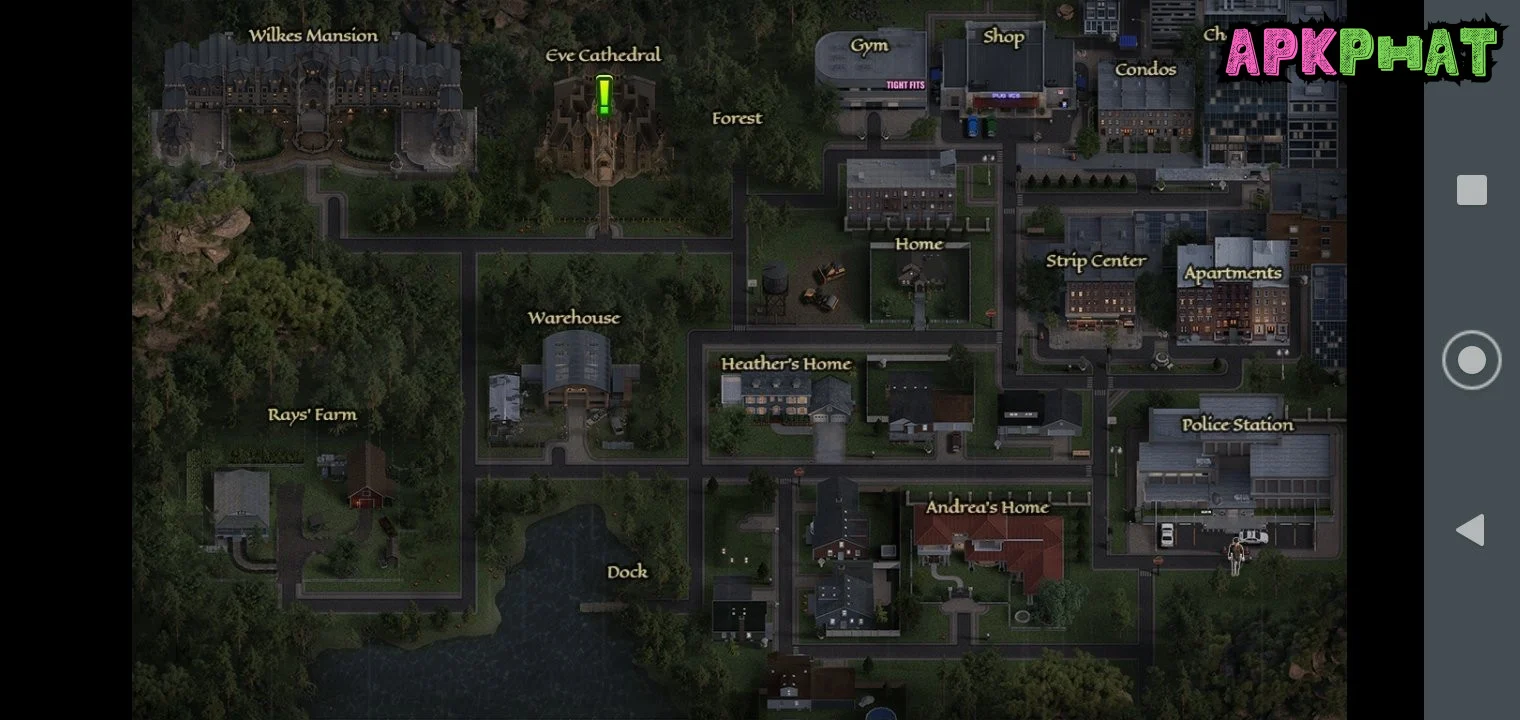Viewport: 1520px width, 720px height.
Task: Open the Gym location
Action: [869, 46]
